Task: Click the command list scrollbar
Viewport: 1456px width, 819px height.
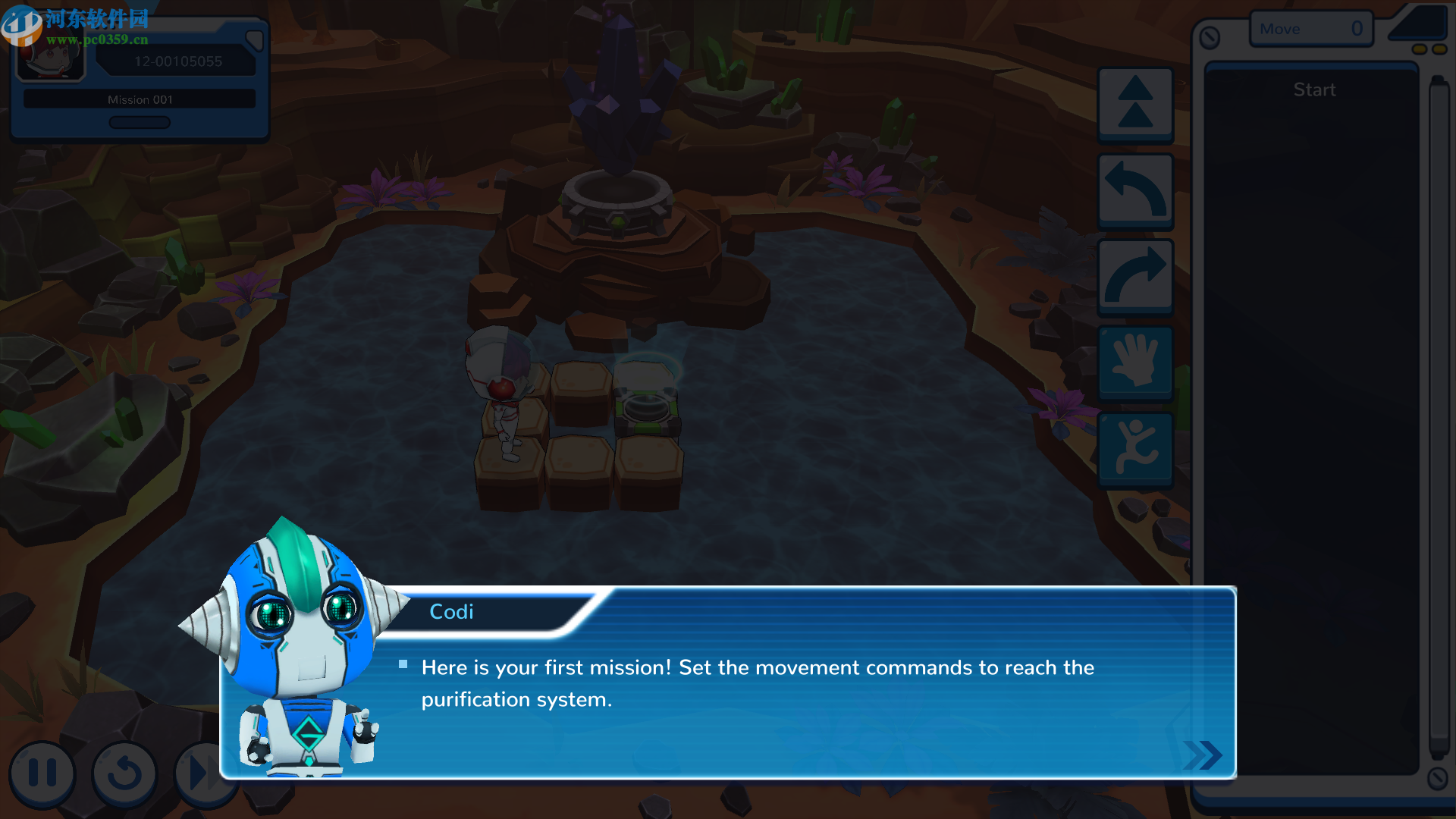Action: (x=1438, y=417)
